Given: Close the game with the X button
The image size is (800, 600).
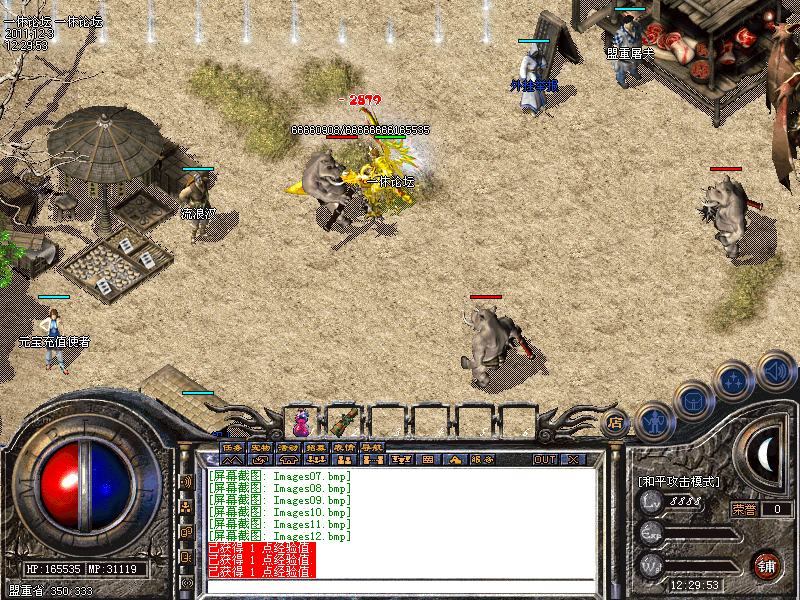Looking at the screenshot, I should point(573,460).
